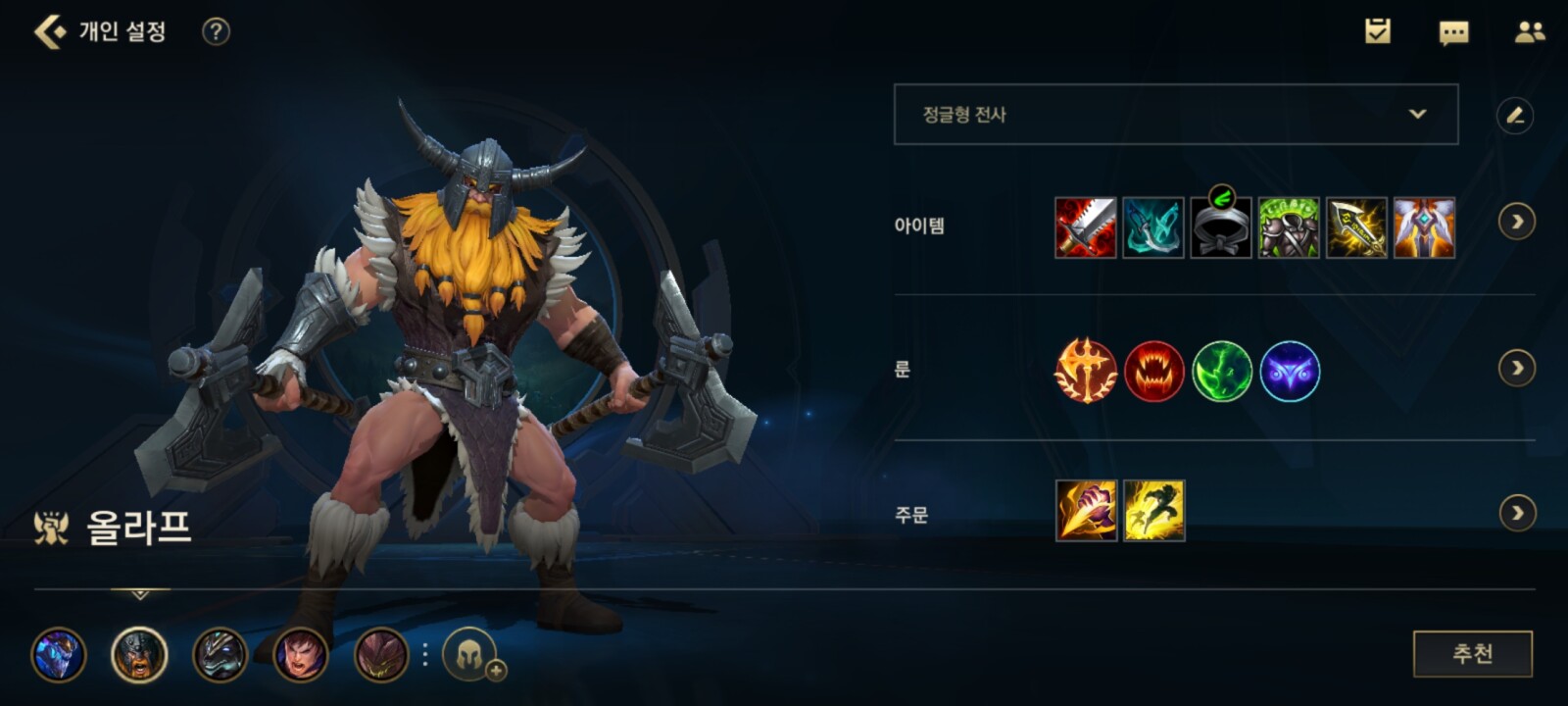Go back from the 개인 설정 screen

tap(49, 31)
